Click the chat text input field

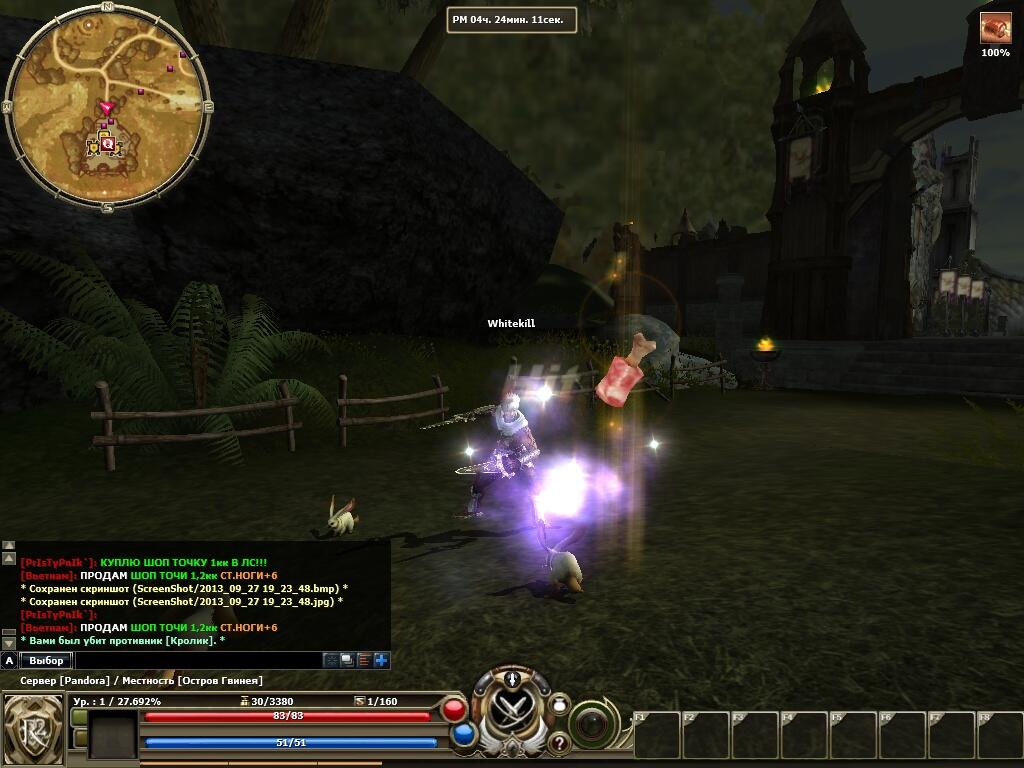[x=198, y=660]
